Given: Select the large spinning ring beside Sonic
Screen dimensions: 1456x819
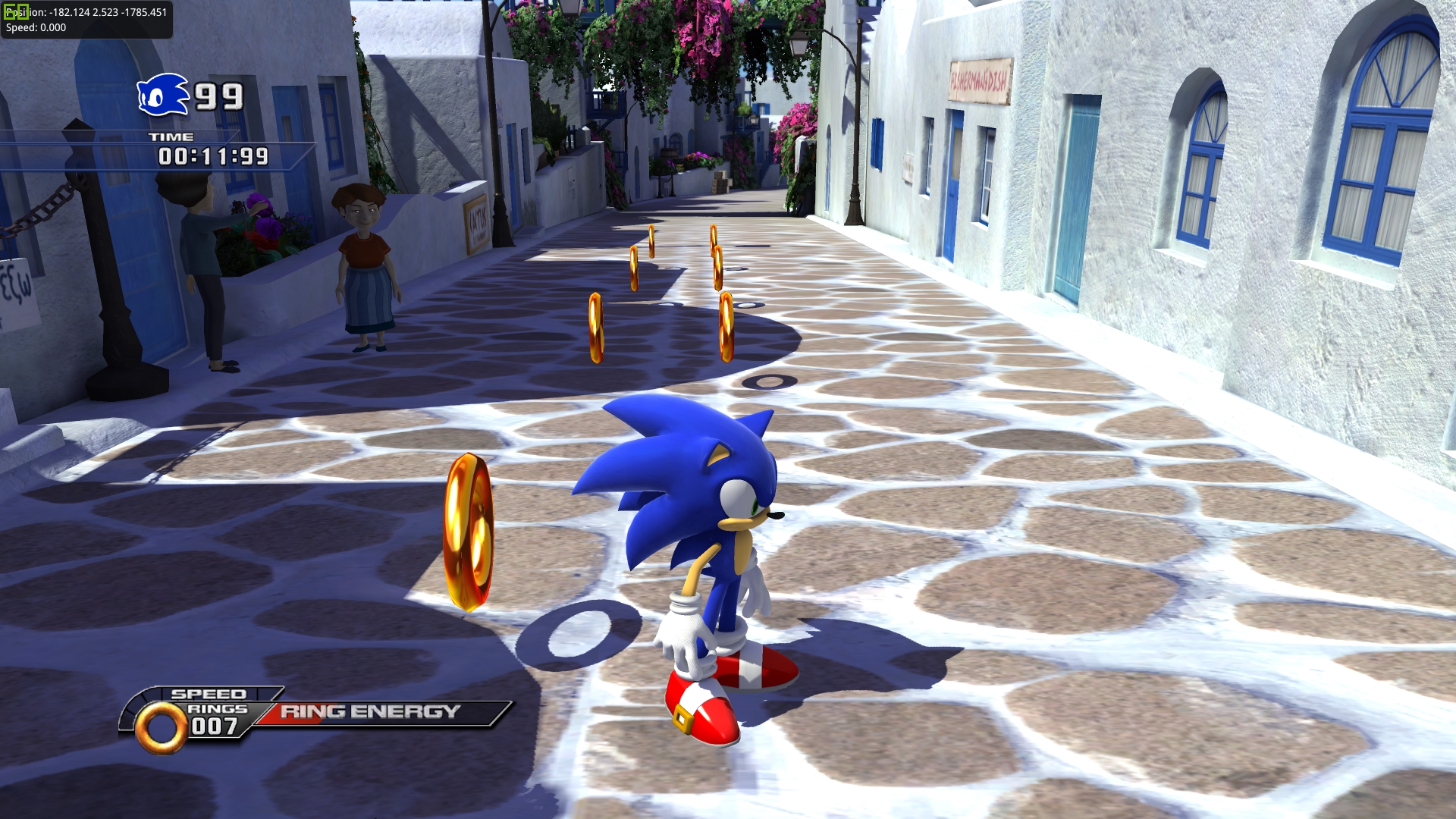Looking at the screenshot, I should pyautogui.click(x=469, y=531).
